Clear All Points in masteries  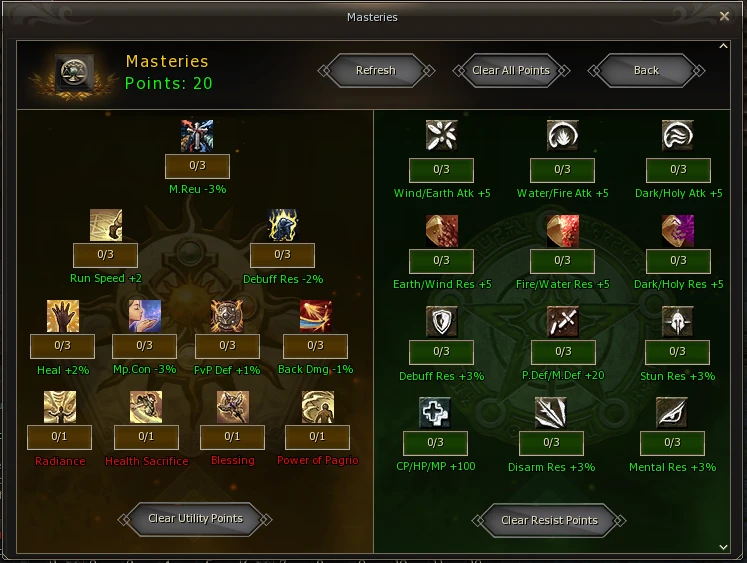click(511, 70)
